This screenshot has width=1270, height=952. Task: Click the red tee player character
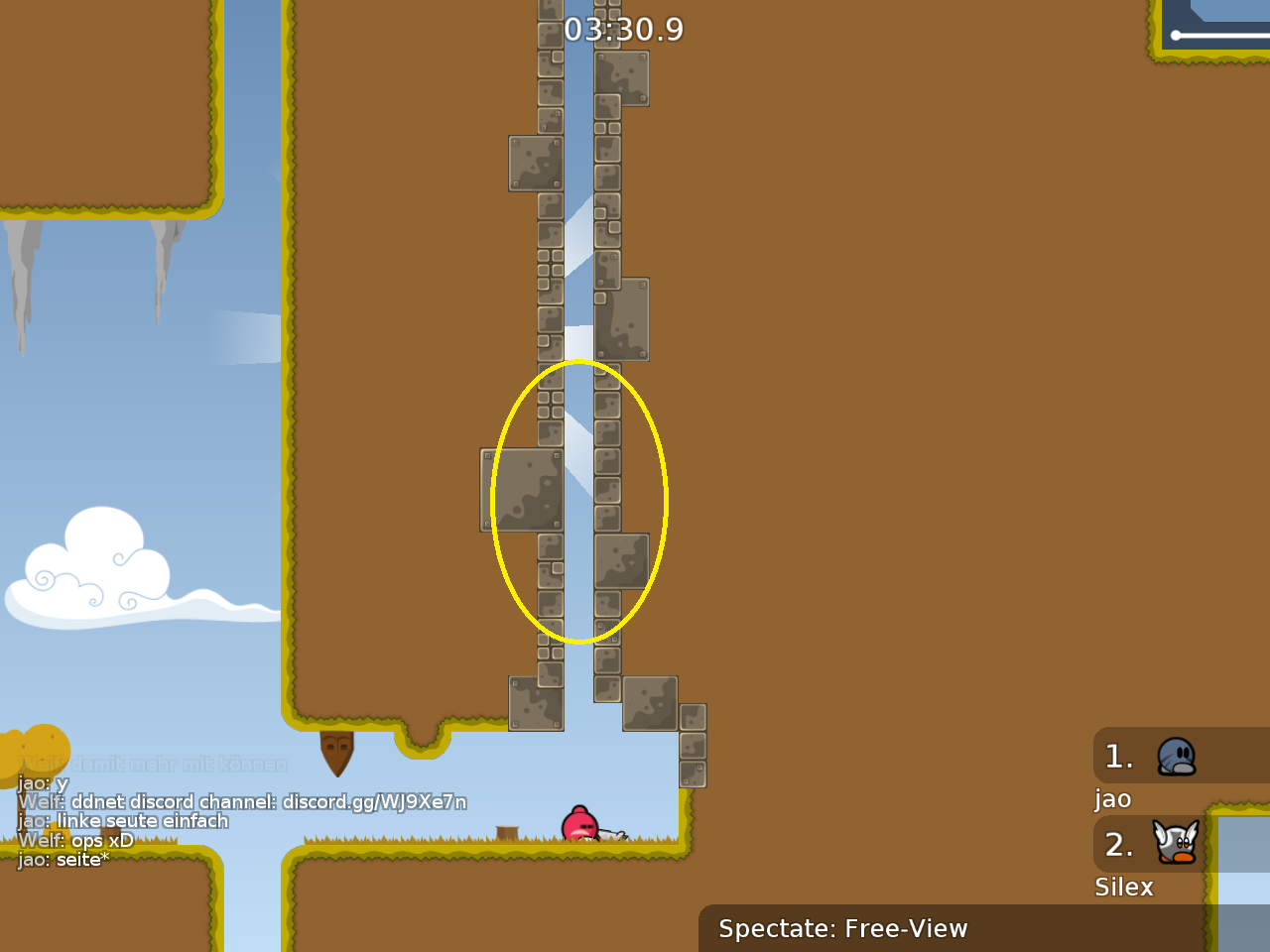tap(579, 822)
